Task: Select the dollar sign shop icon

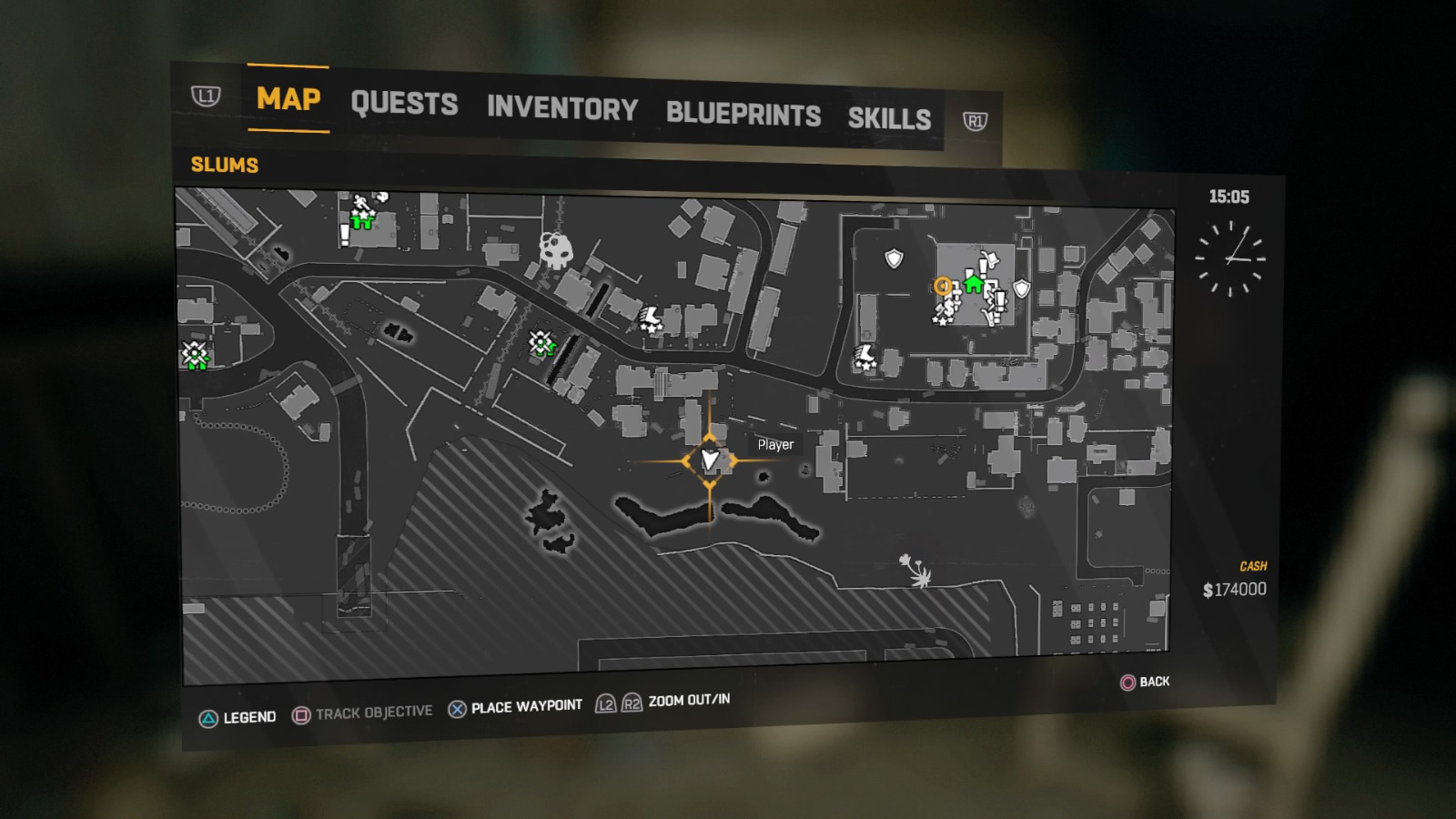Action: pyautogui.click(x=948, y=308)
